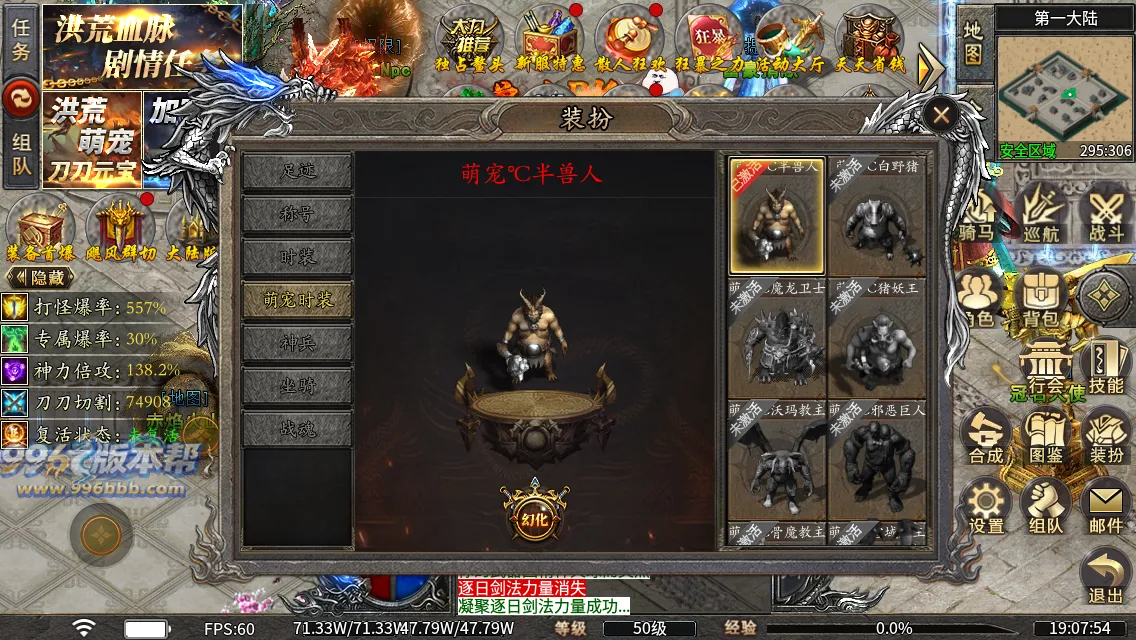The width and height of the screenshot is (1136, 640).
Task: Switch to the 足迹 tab
Action: pos(297,171)
